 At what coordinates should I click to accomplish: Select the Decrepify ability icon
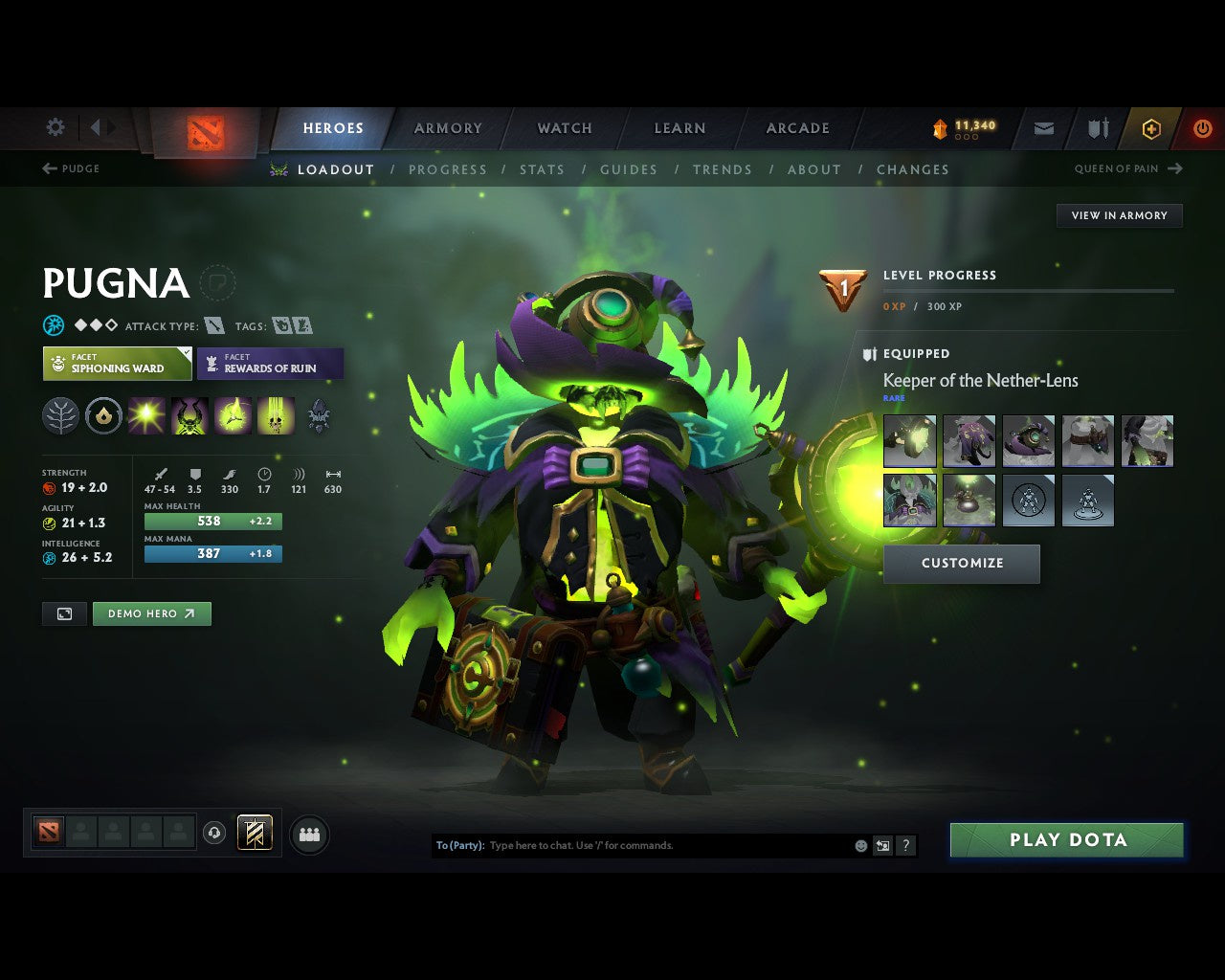click(189, 415)
